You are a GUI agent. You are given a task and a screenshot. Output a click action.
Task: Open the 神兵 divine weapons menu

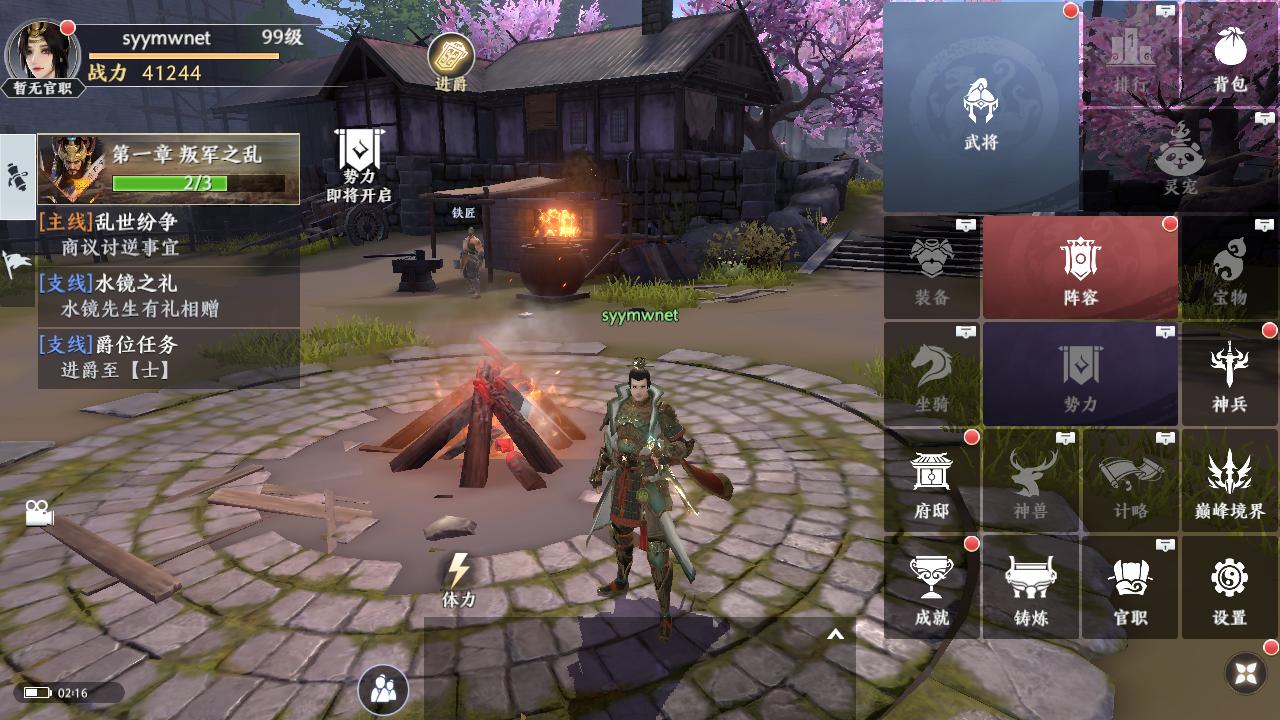(1229, 374)
